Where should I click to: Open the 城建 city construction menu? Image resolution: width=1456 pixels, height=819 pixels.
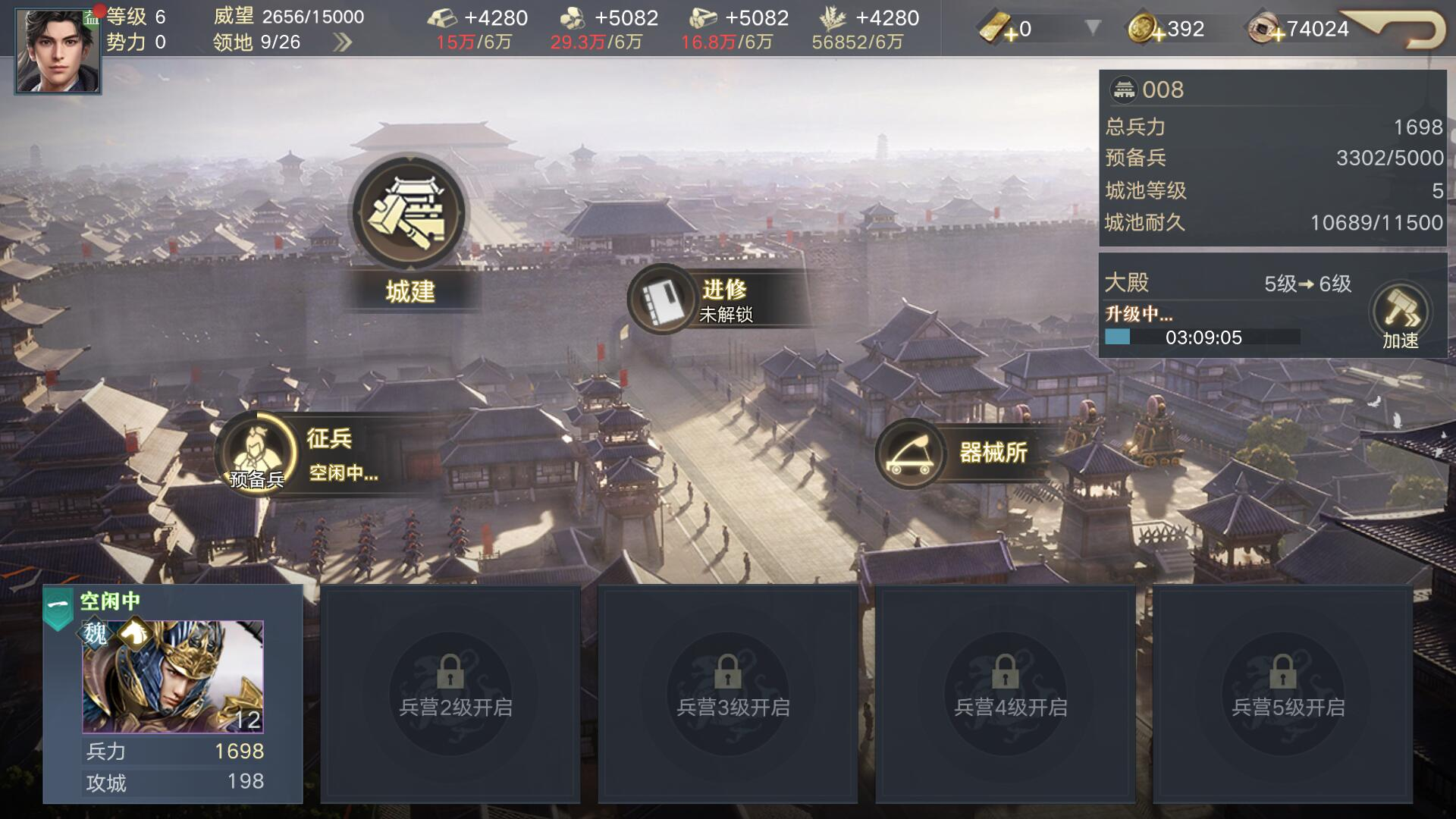[x=409, y=213]
